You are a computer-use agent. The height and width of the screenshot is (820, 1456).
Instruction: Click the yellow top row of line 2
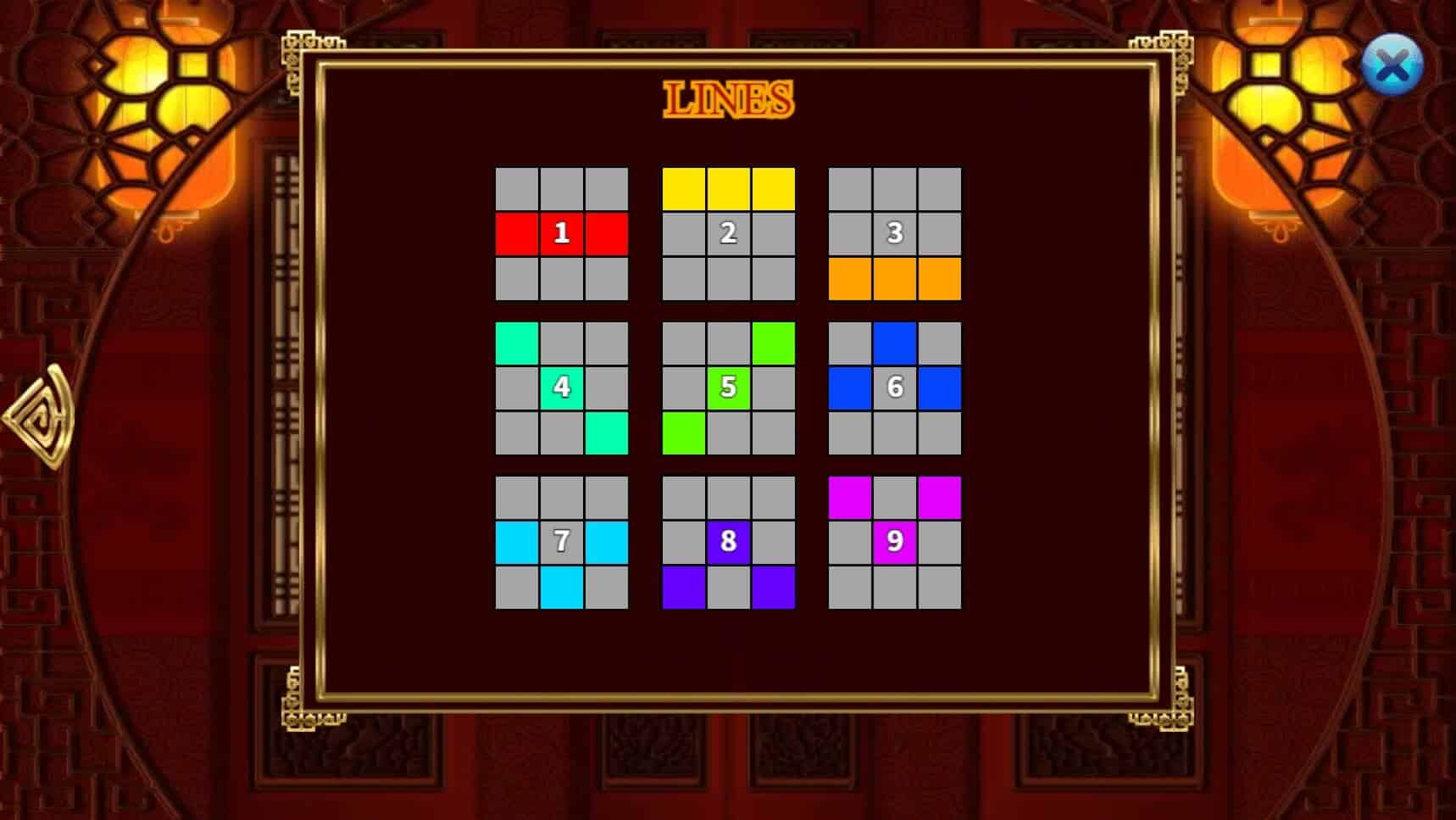727,188
